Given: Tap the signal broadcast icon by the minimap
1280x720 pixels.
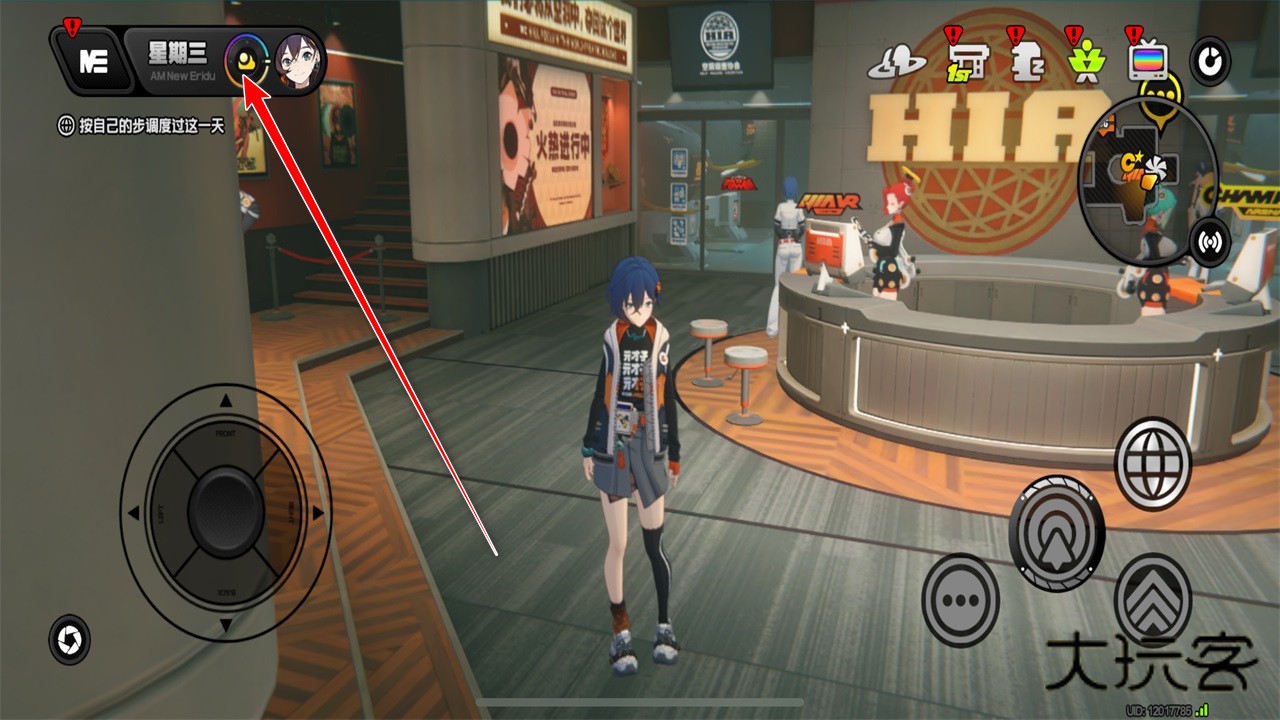Looking at the screenshot, I should pos(1210,241).
